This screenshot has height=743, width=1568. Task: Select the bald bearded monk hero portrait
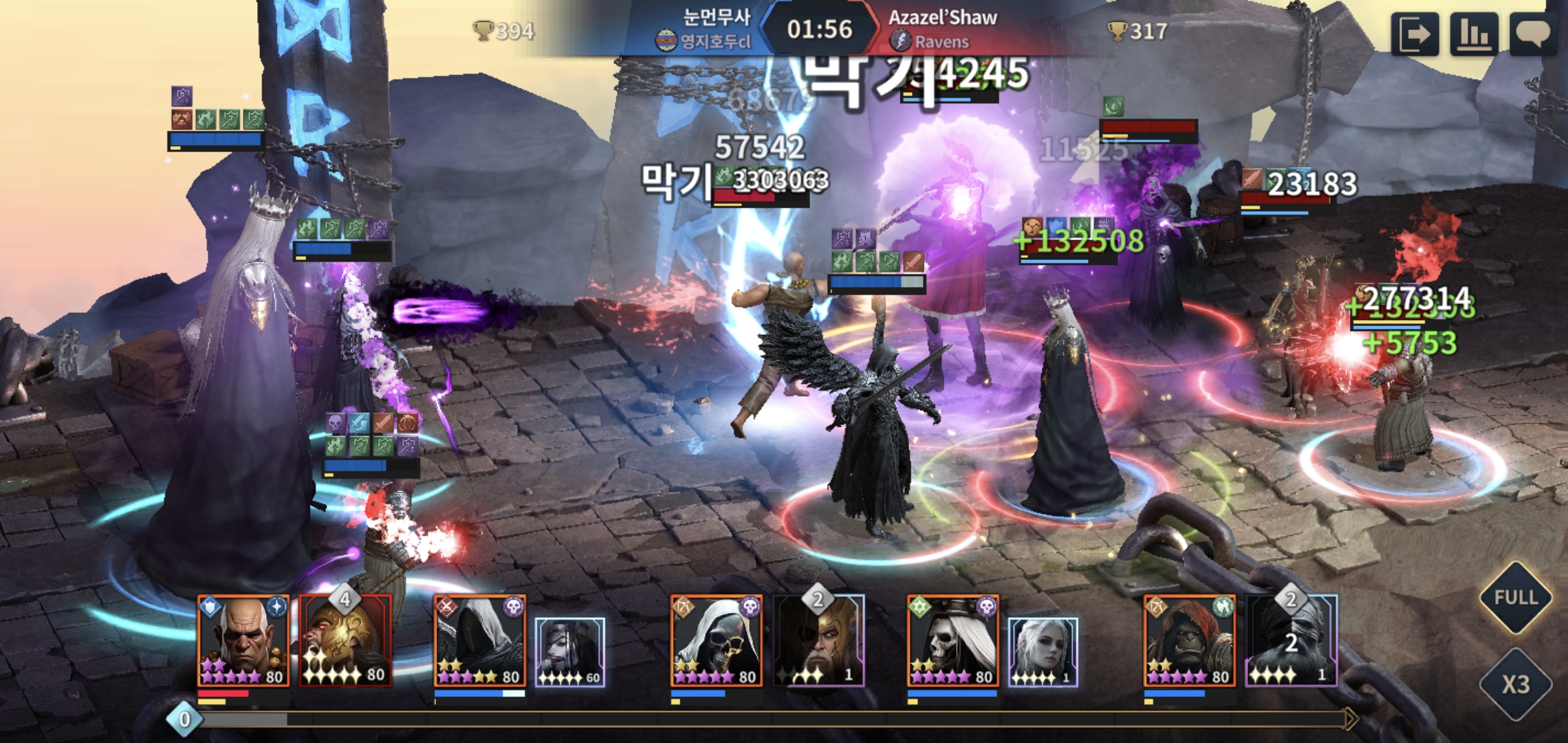(243, 641)
